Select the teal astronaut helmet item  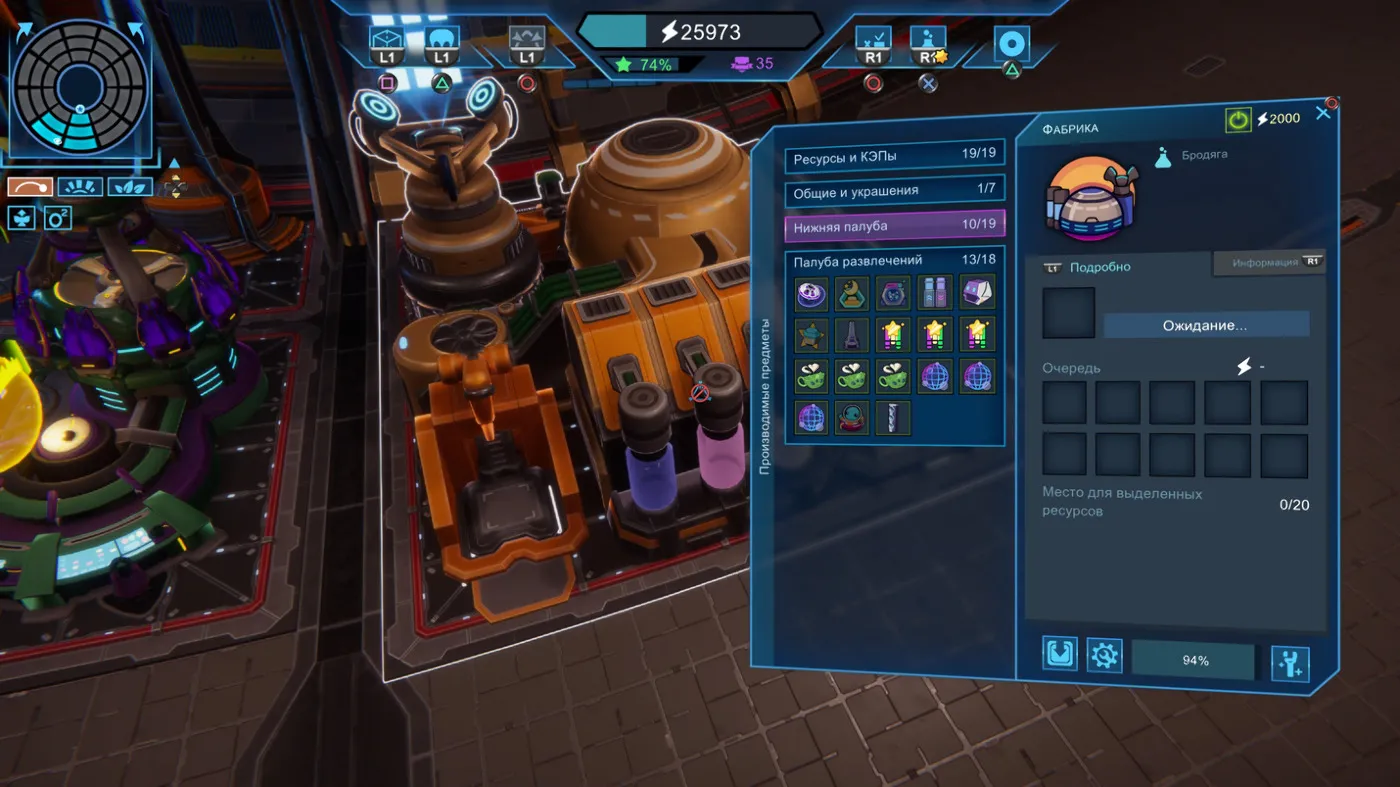(852, 417)
